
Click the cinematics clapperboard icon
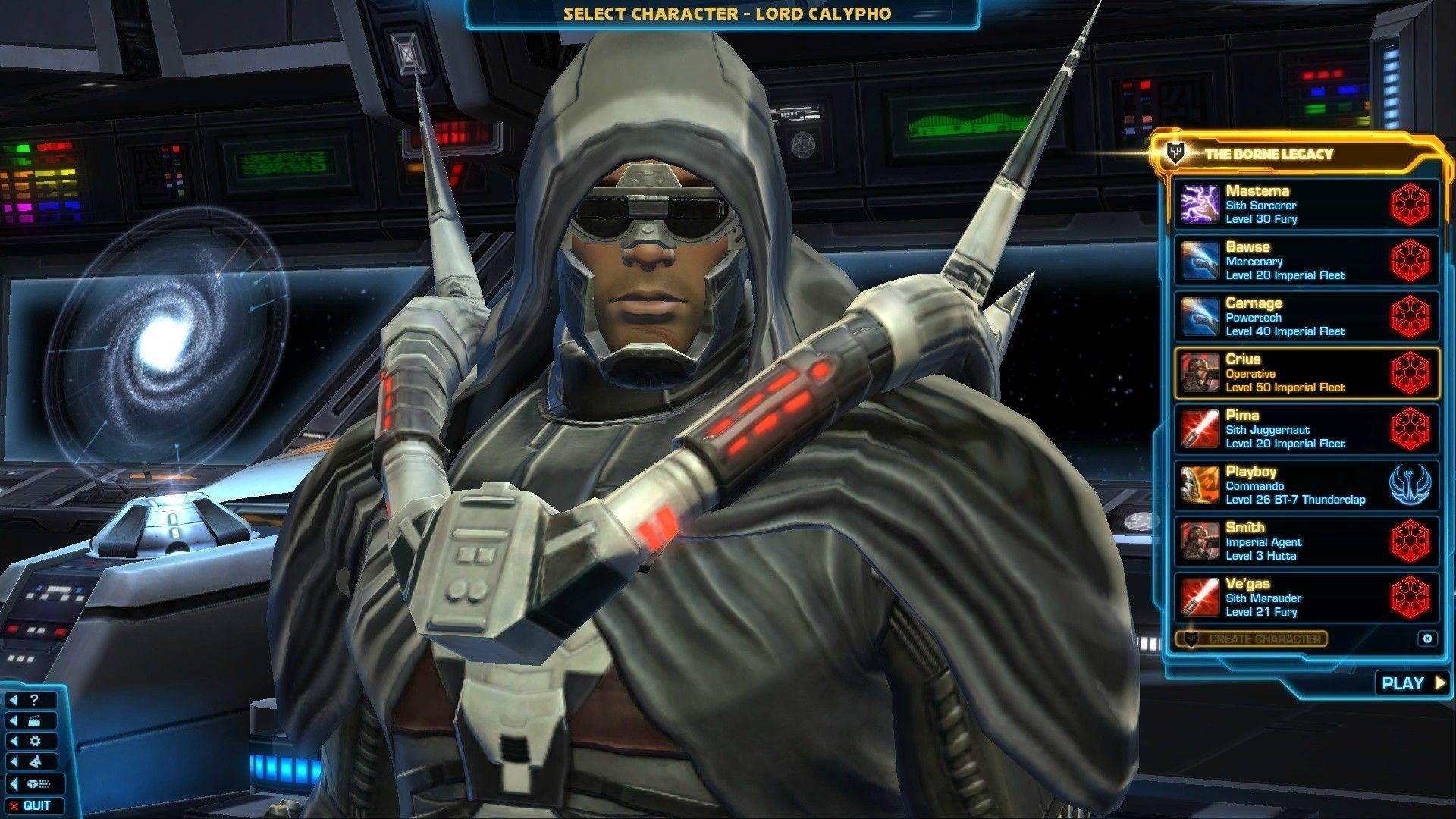35,720
